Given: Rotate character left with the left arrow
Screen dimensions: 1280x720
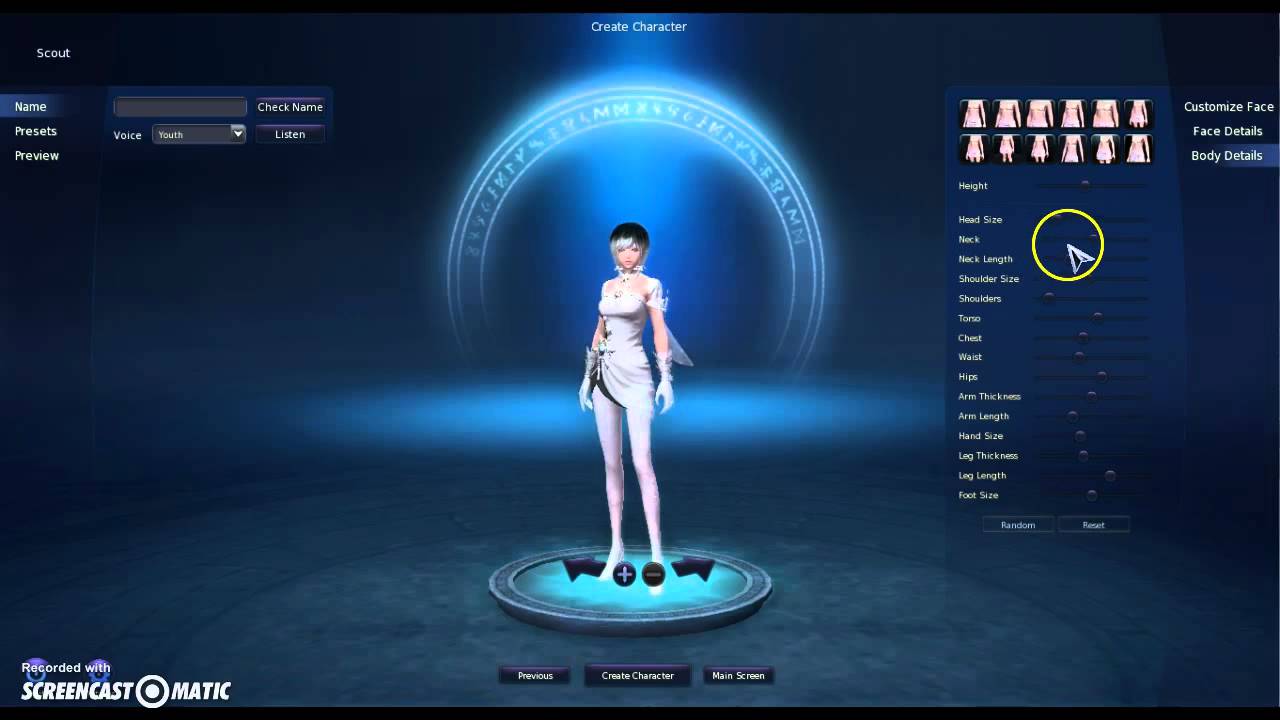Looking at the screenshot, I should 585,571.
